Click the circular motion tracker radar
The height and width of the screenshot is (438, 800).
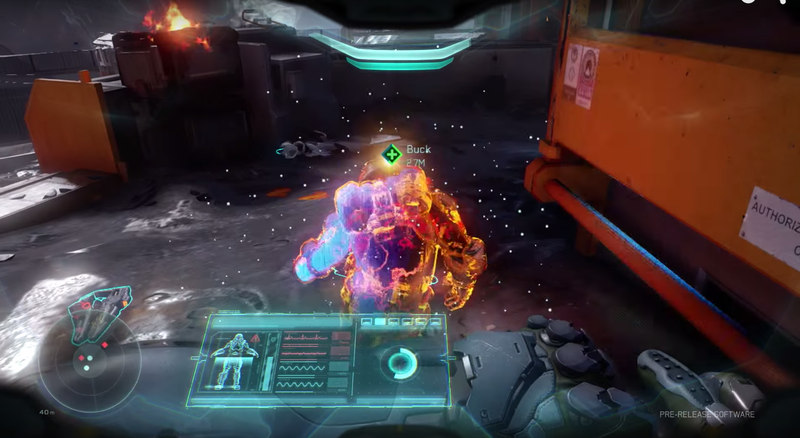(88, 361)
